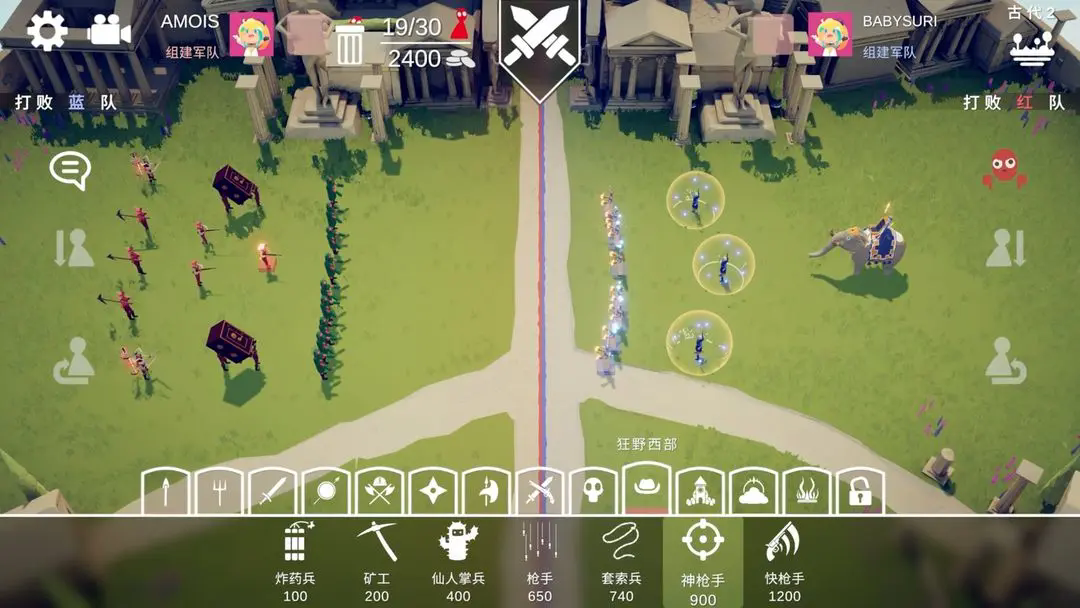Switch to the shuriken faction tab

pyautogui.click(x=434, y=491)
